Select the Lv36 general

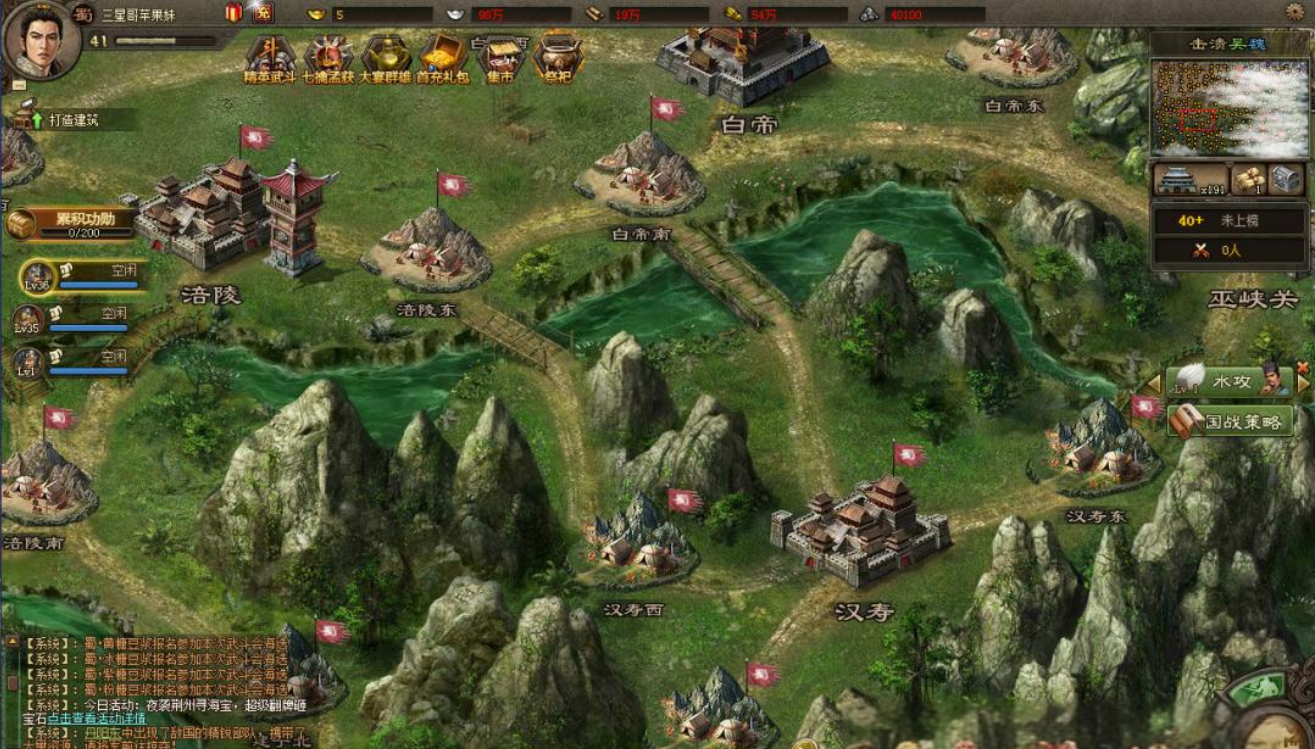(39, 275)
